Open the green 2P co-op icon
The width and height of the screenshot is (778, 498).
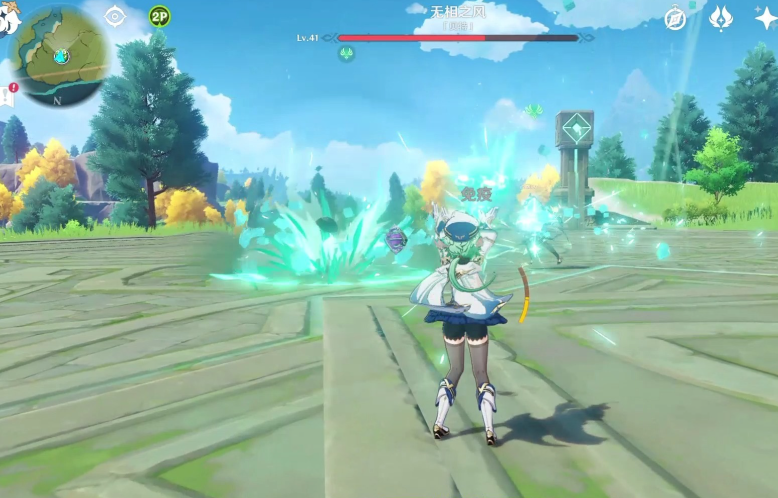159,16
